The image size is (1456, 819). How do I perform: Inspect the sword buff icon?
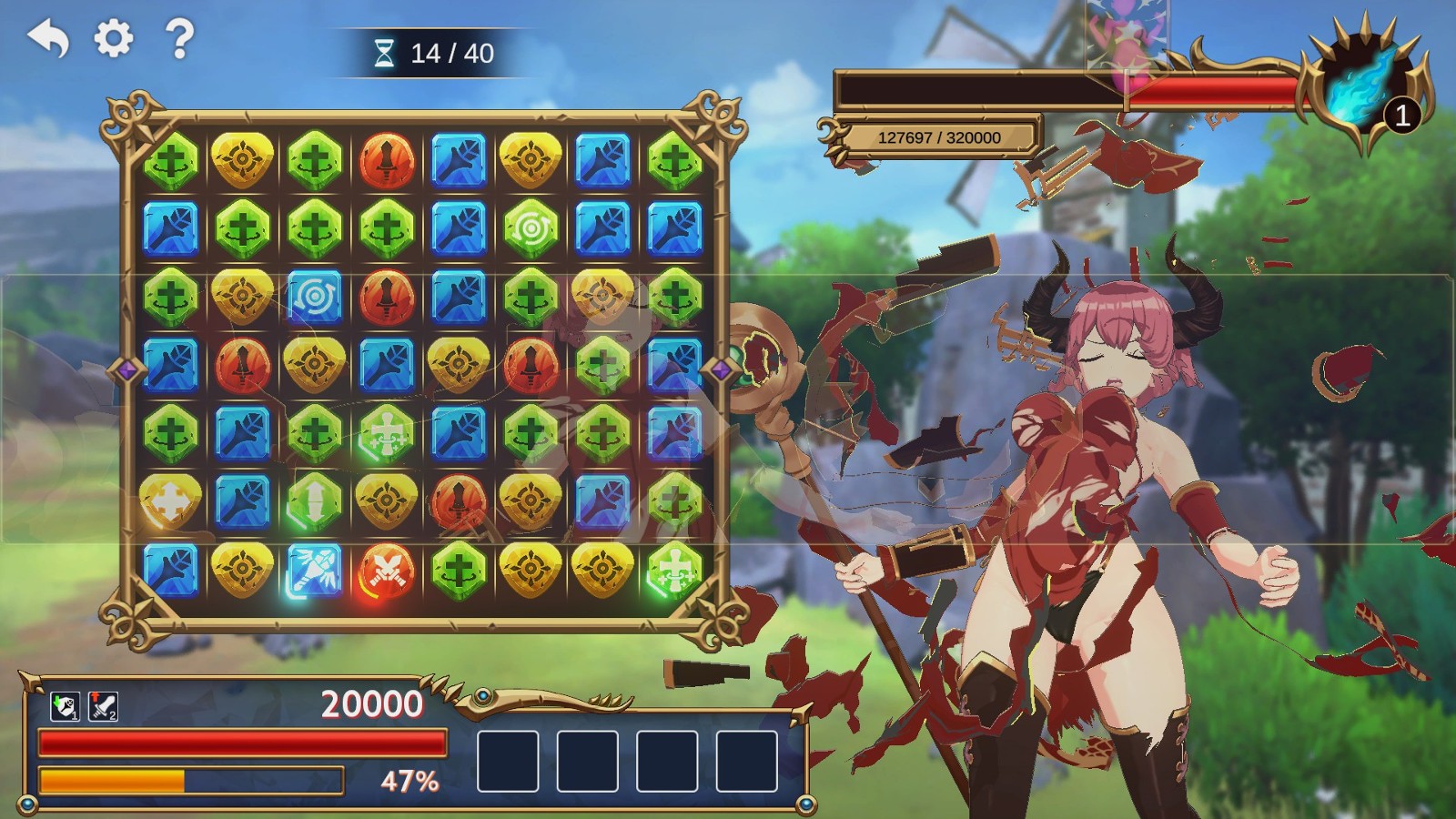[x=103, y=706]
